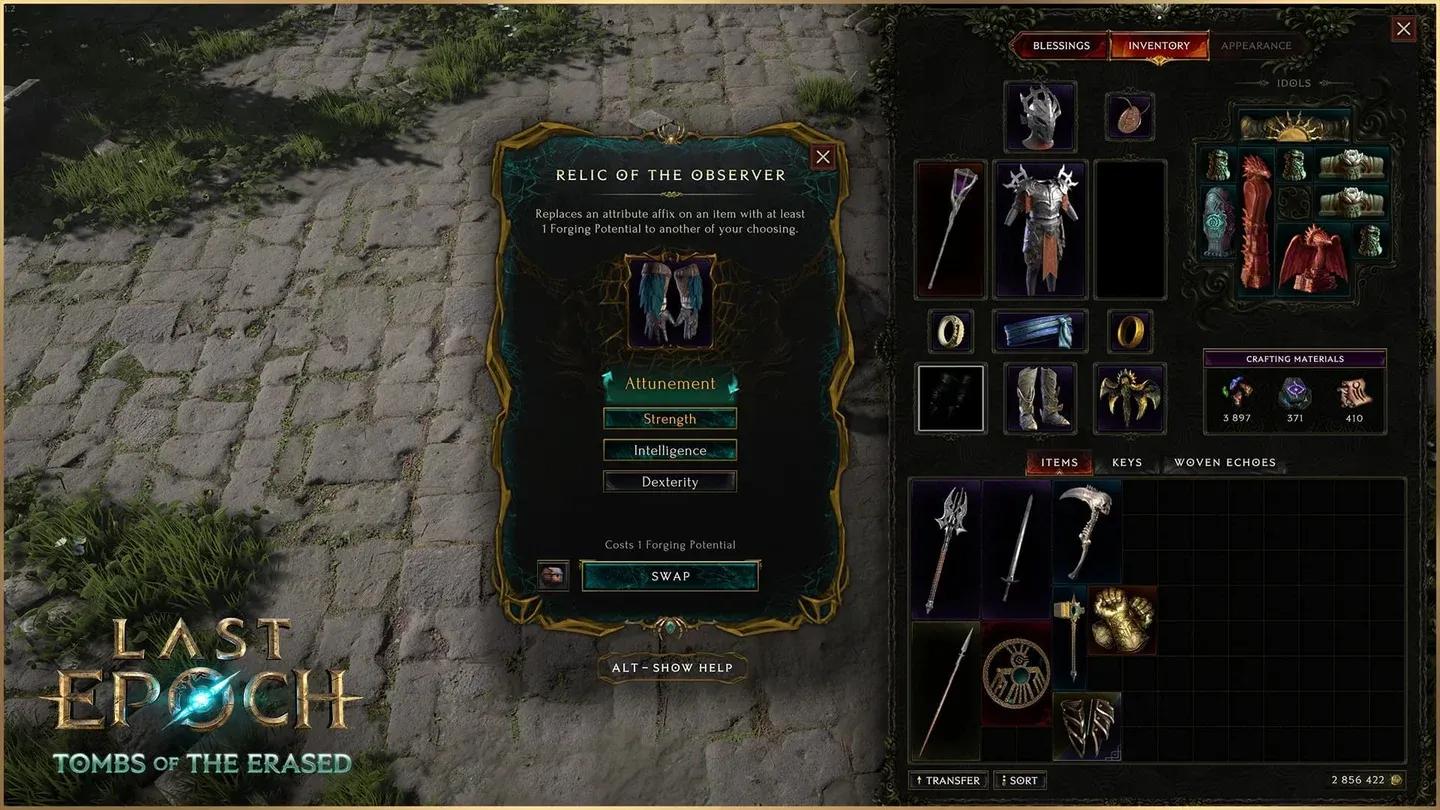Open the Keys tab
1440x810 pixels.
point(1127,462)
